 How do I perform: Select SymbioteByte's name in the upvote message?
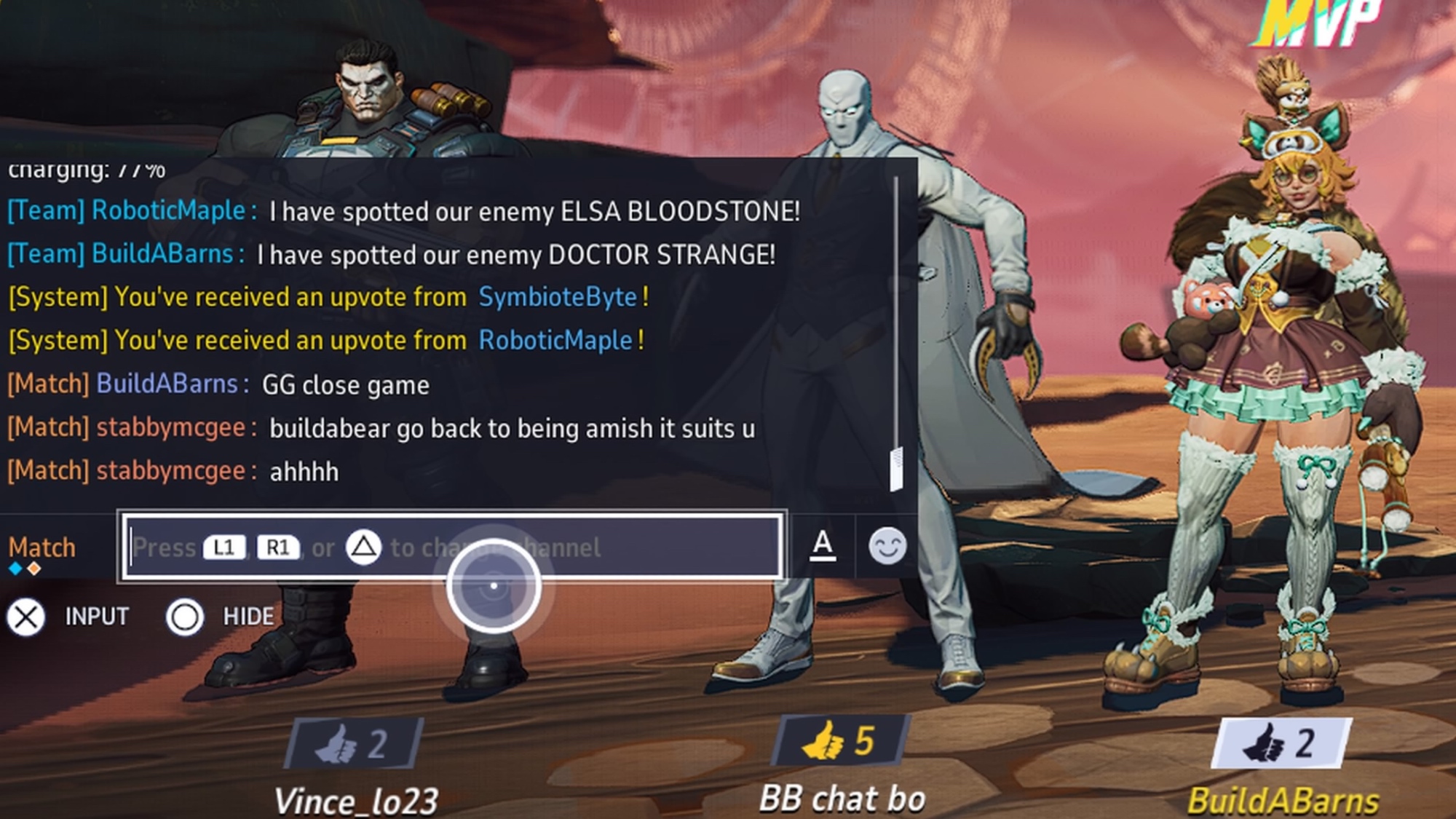[x=558, y=297]
